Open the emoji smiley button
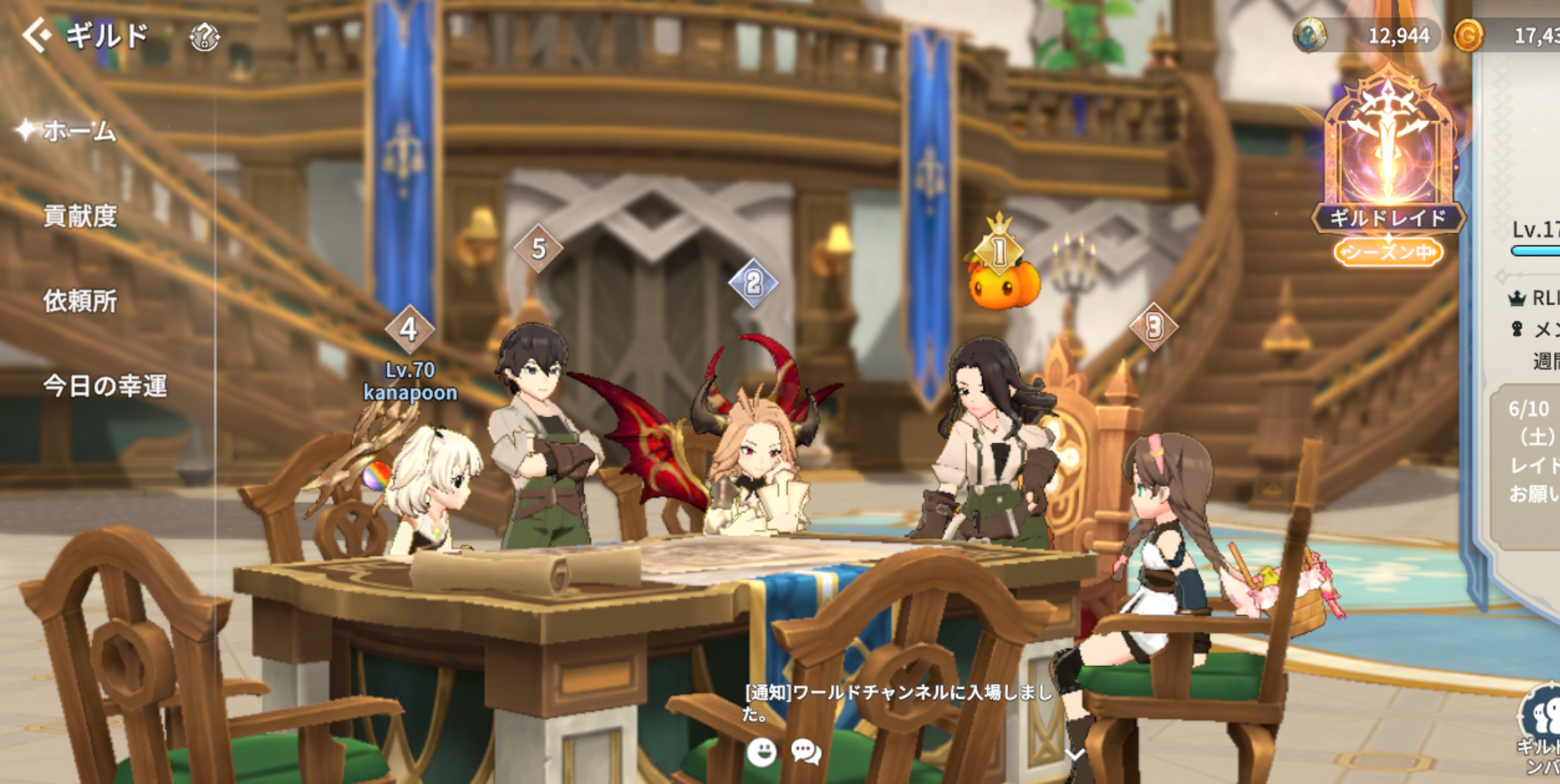This screenshot has width=1560, height=784. [x=761, y=752]
